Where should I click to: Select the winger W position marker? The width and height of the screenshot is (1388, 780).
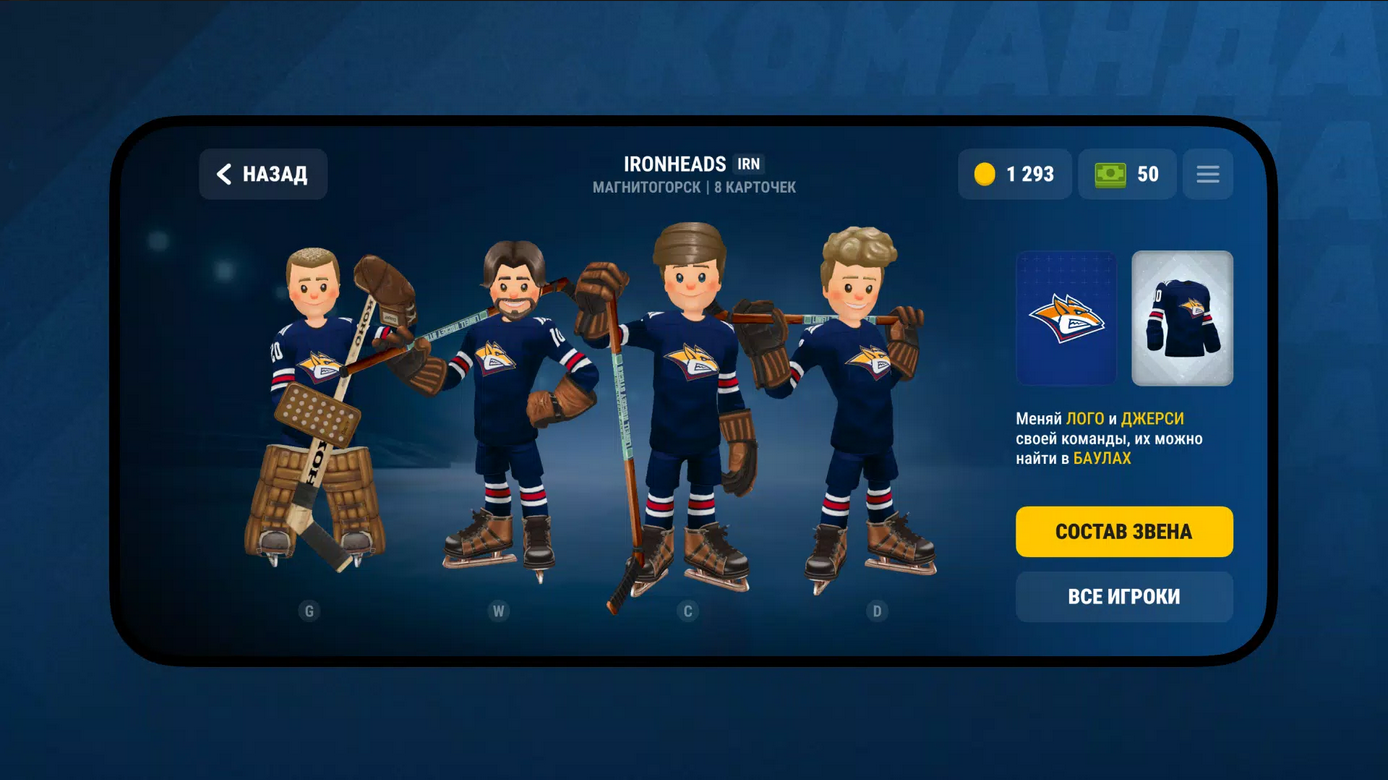(498, 611)
